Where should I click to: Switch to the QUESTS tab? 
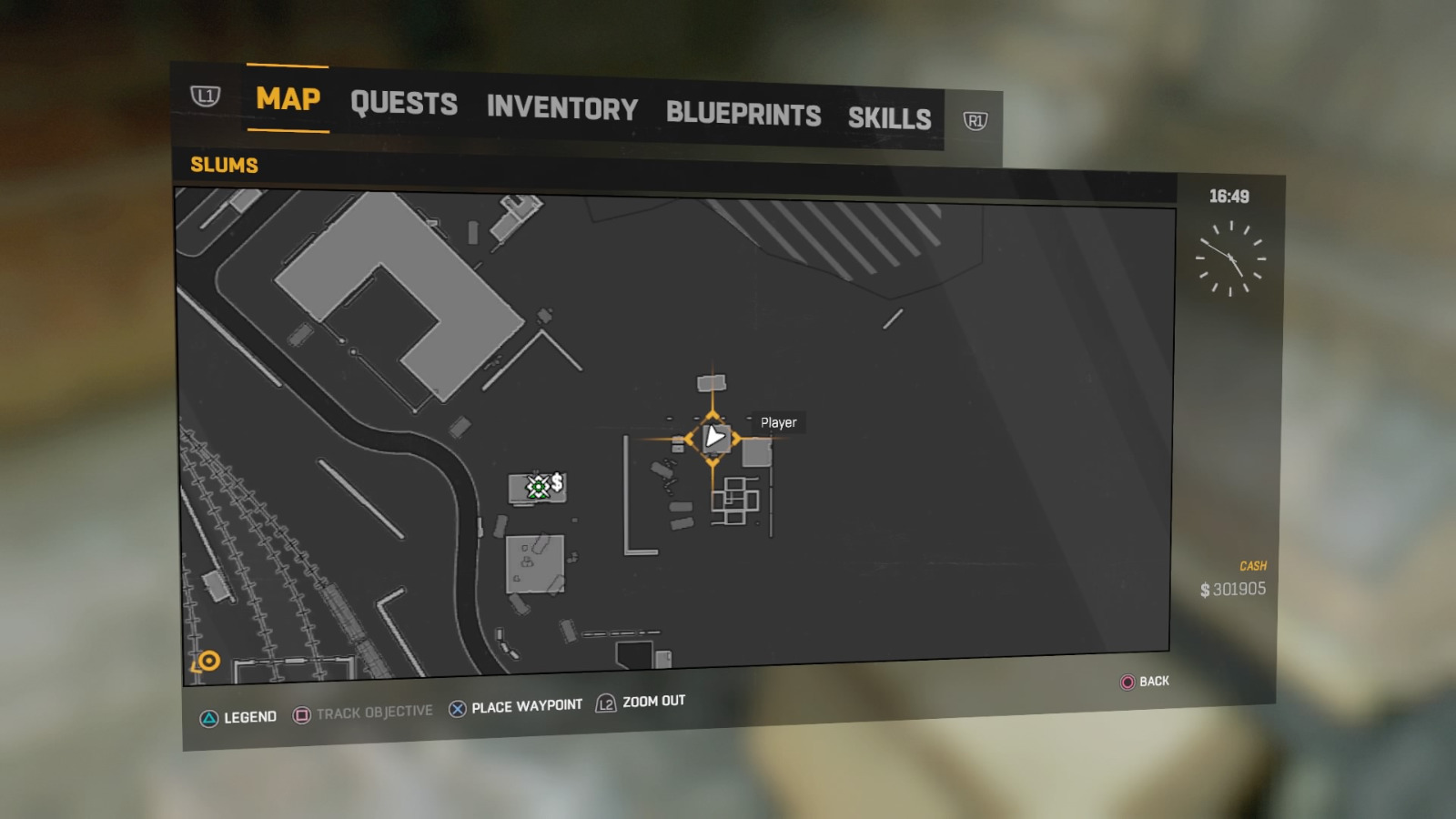coord(404,104)
